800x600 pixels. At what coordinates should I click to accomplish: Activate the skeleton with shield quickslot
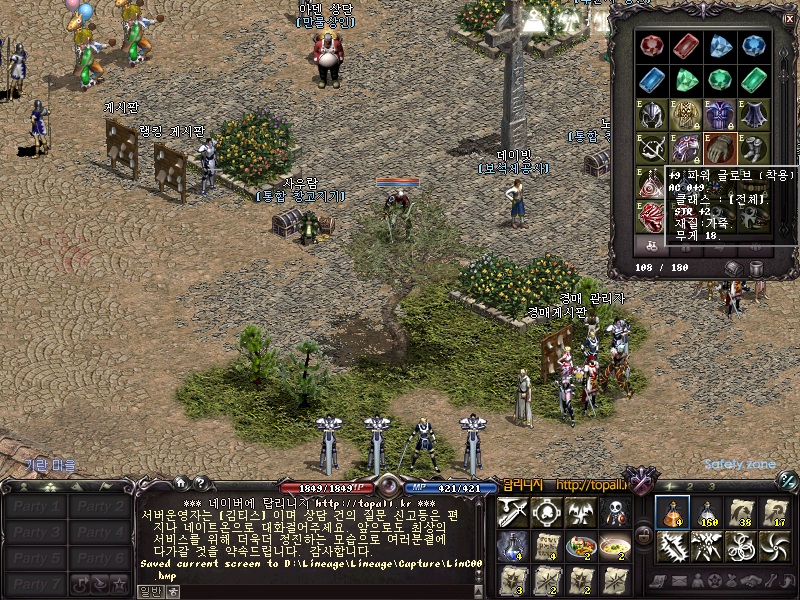point(614,512)
